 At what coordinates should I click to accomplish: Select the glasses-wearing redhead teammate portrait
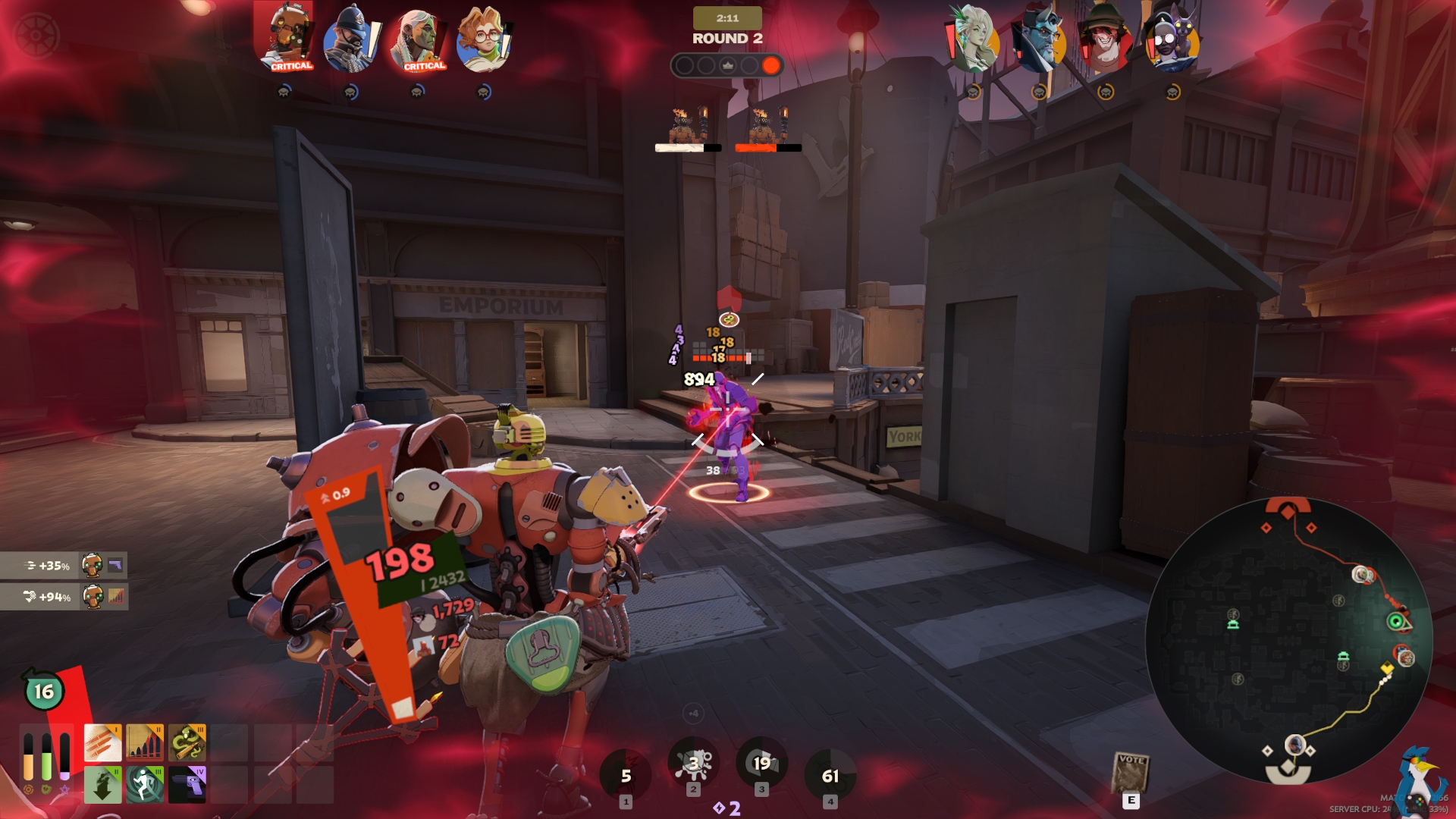point(484,39)
